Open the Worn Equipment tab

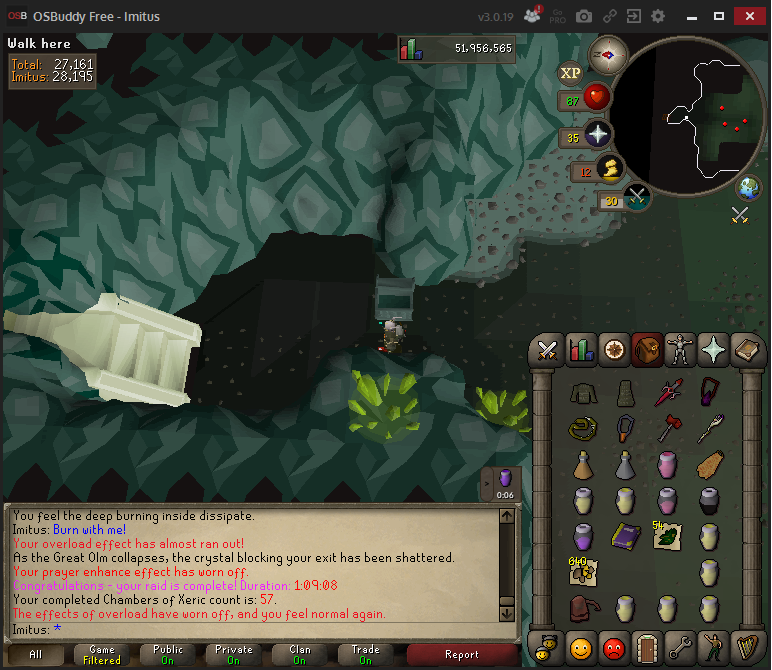point(680,349)
